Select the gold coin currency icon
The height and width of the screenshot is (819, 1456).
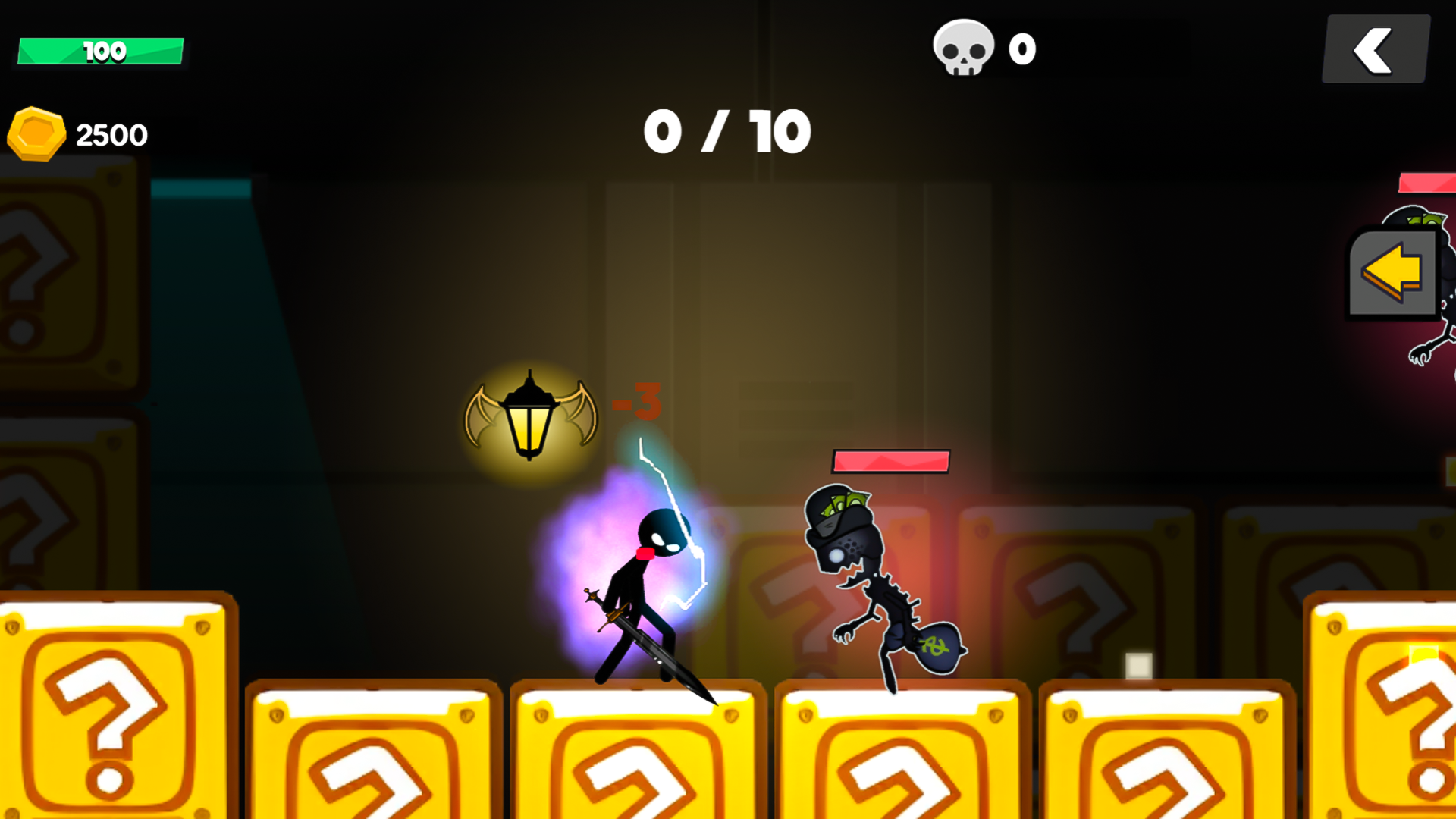(x=36, y=133)
